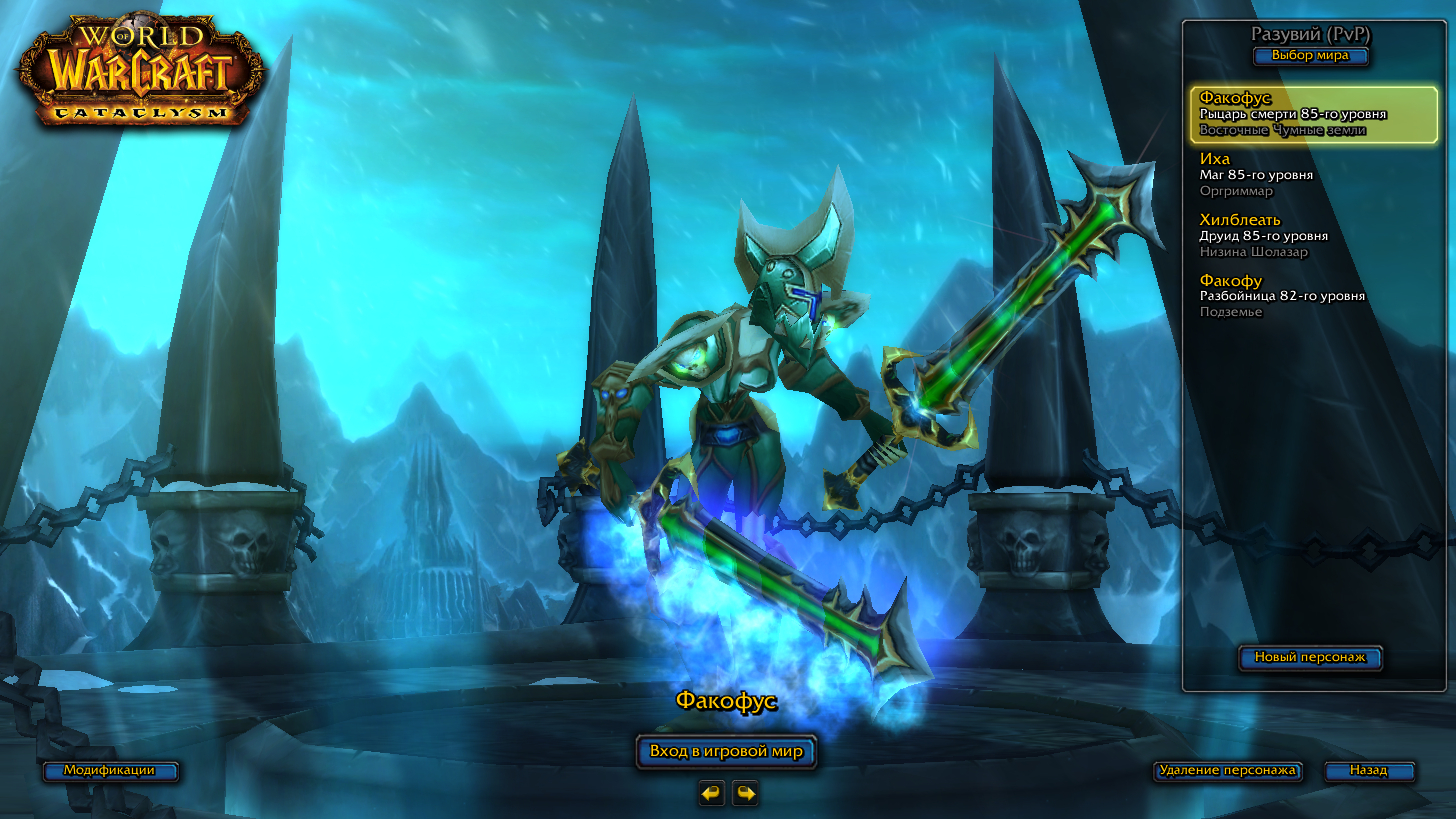Choose the mage character Иха

(x=1310, y=175)
